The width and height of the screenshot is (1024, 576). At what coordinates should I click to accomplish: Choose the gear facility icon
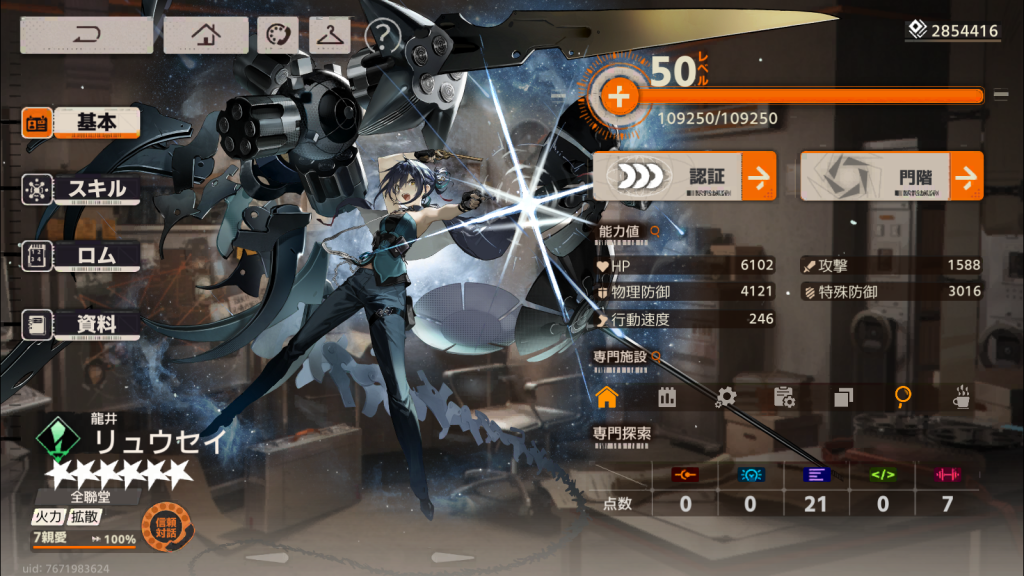point(726,397)
